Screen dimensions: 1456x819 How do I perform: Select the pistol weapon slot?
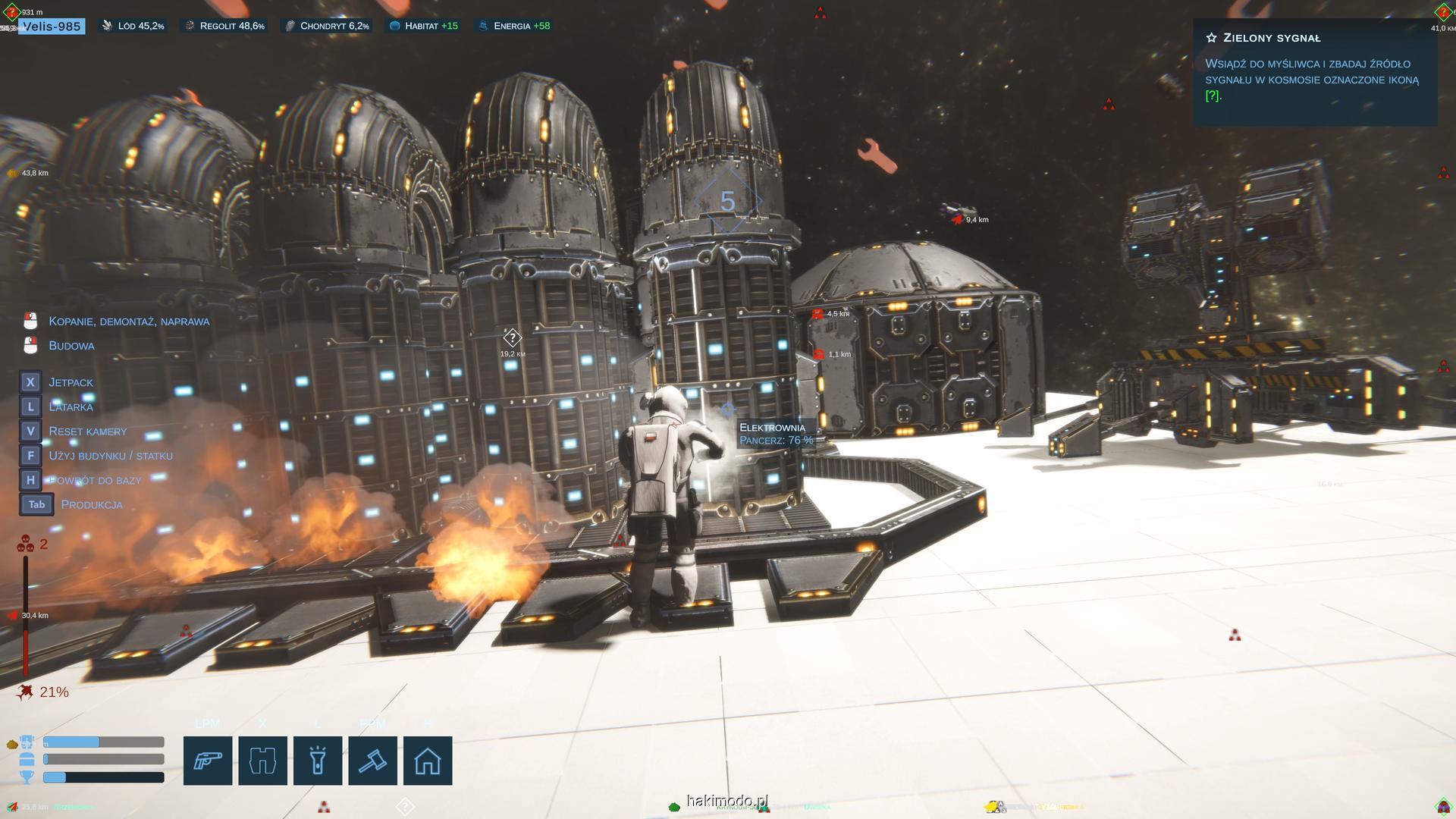[208, 761]
